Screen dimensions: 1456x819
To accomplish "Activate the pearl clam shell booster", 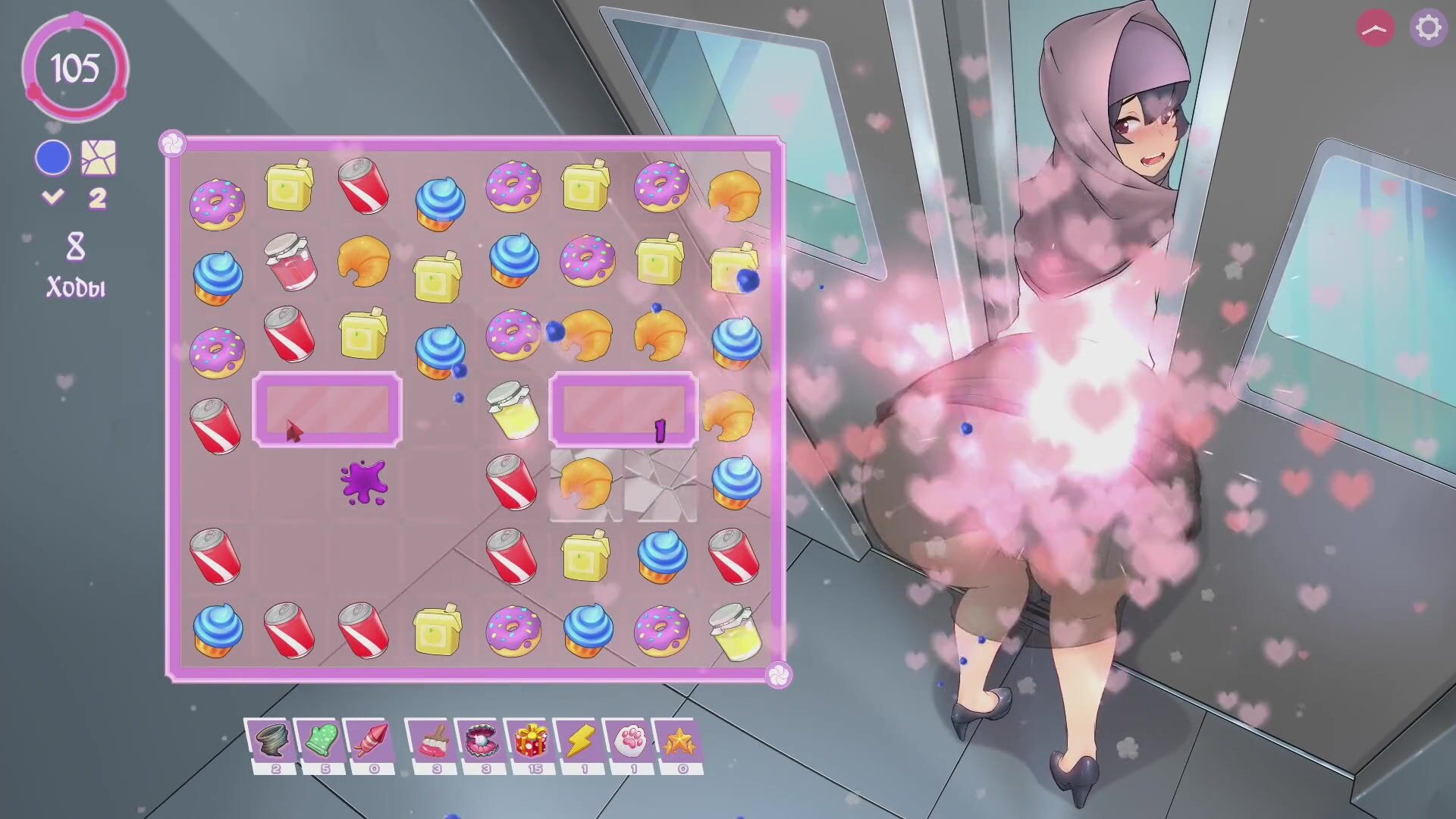I will click(x=481, y=739).
